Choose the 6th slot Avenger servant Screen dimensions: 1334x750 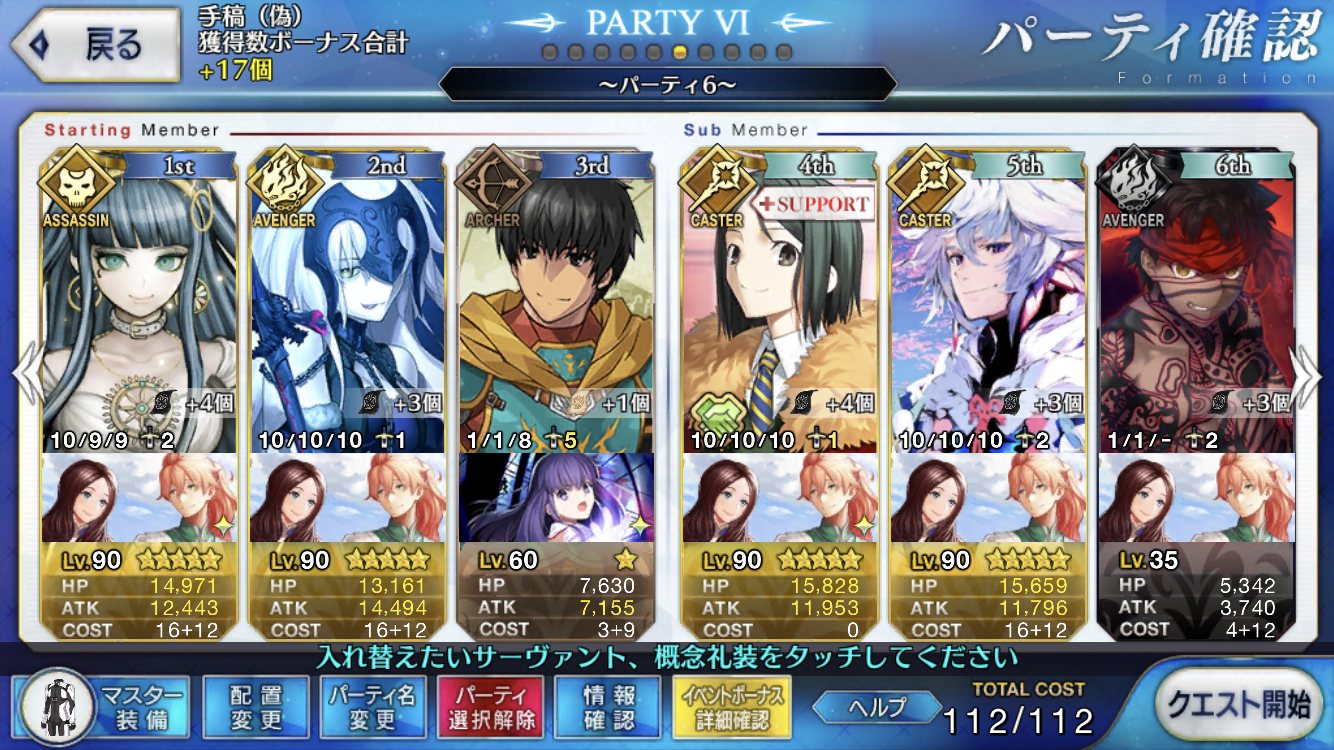click(1196, 300)
